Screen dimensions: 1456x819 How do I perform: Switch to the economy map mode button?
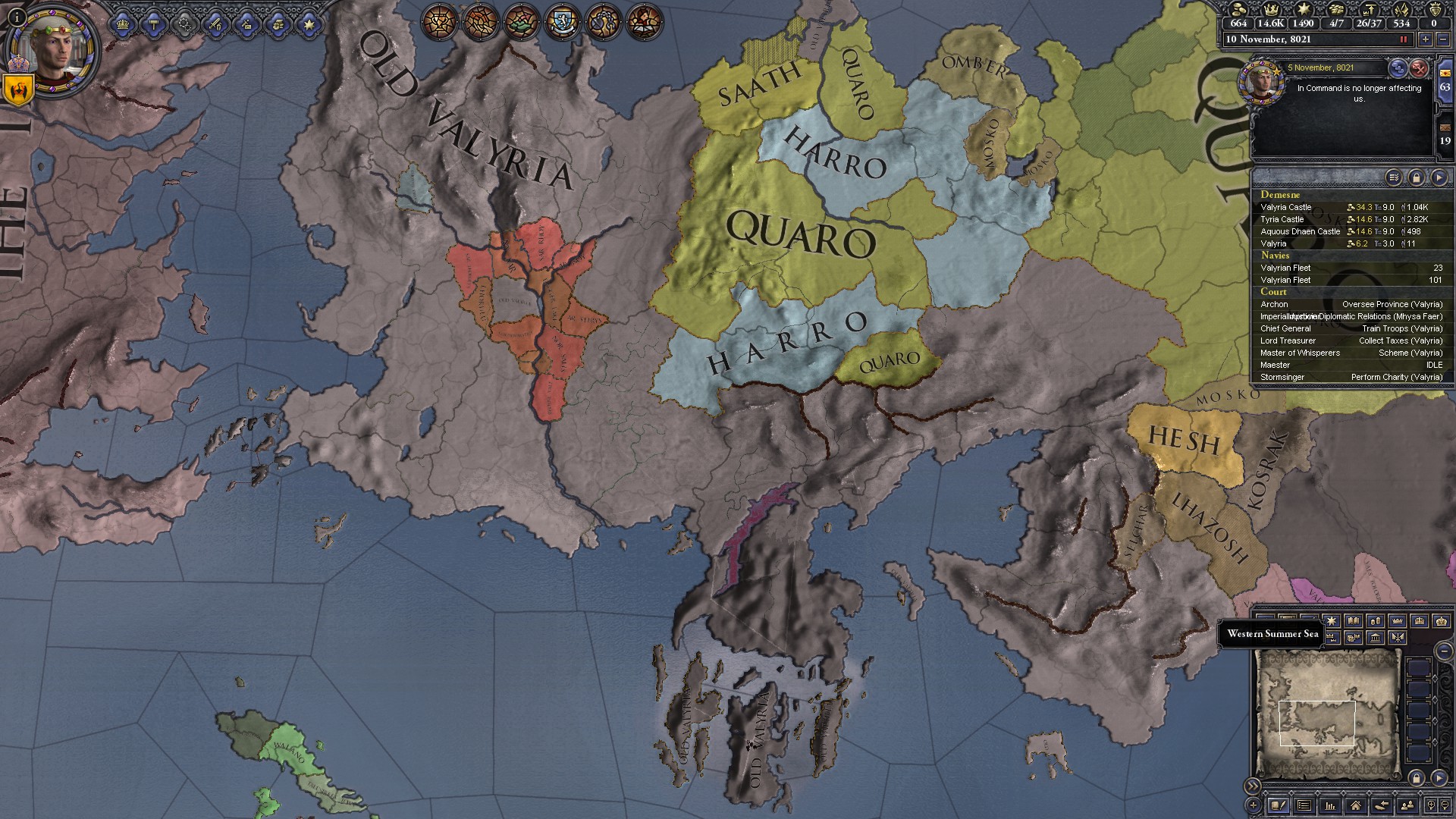1376,621
